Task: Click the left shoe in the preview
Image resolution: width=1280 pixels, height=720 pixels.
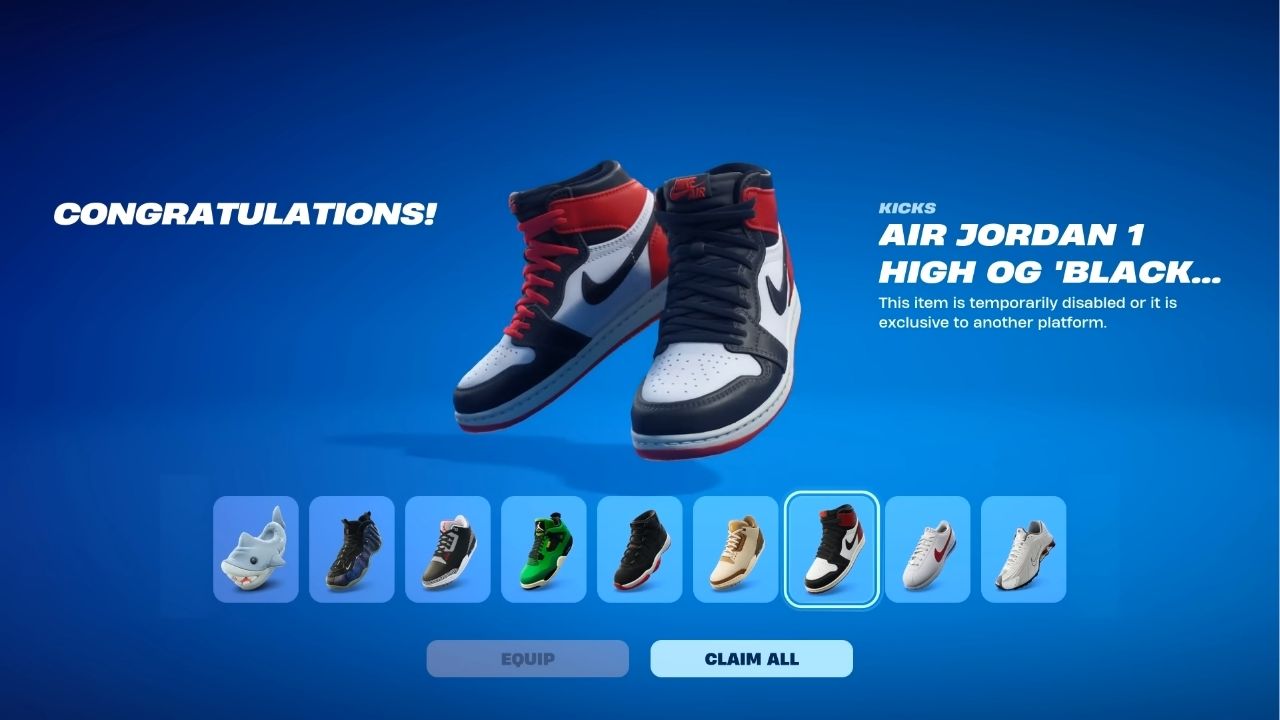Action: pyautogui.click(x=570, y=300)
